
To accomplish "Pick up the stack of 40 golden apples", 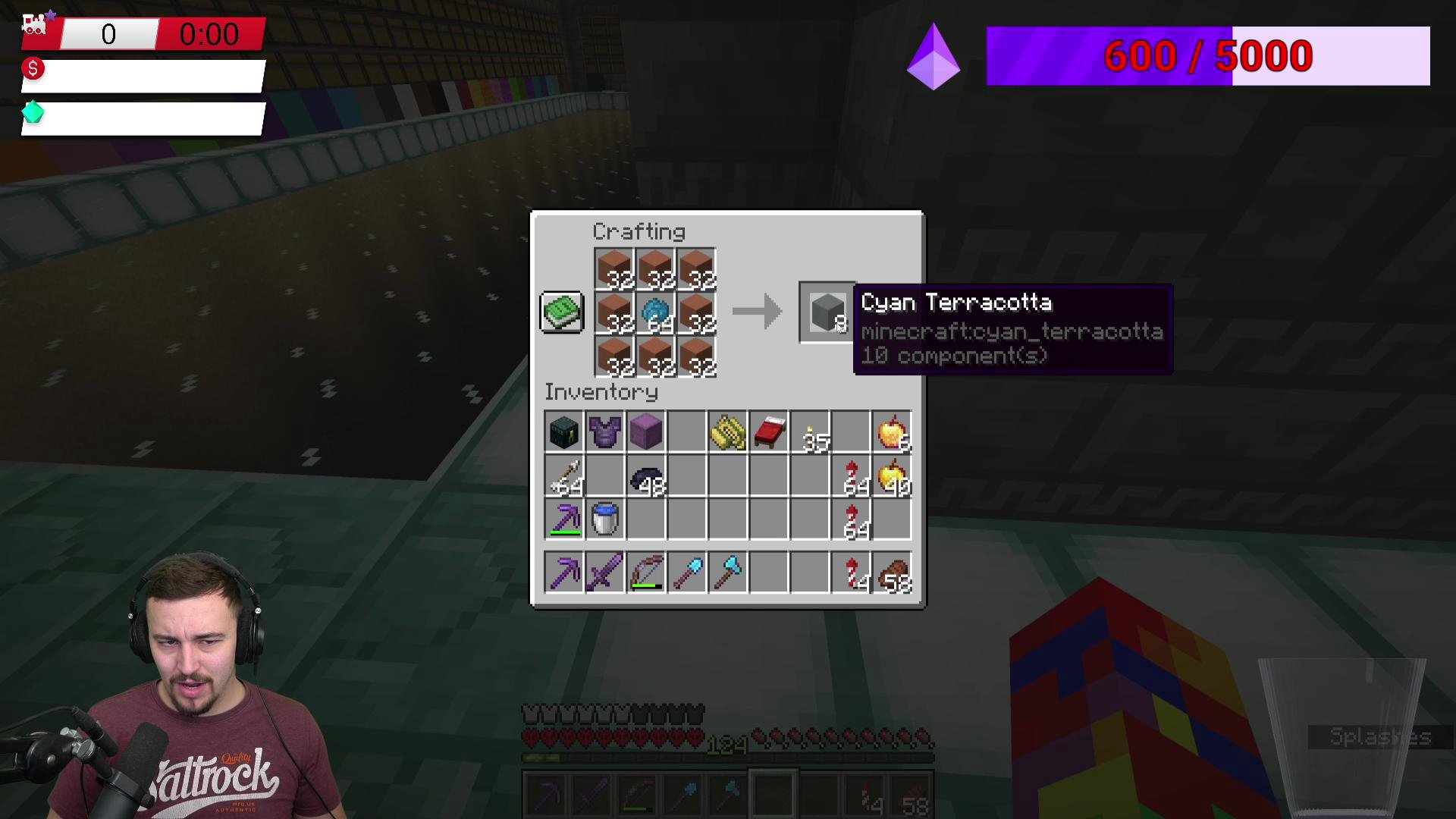I will point(892,477).
